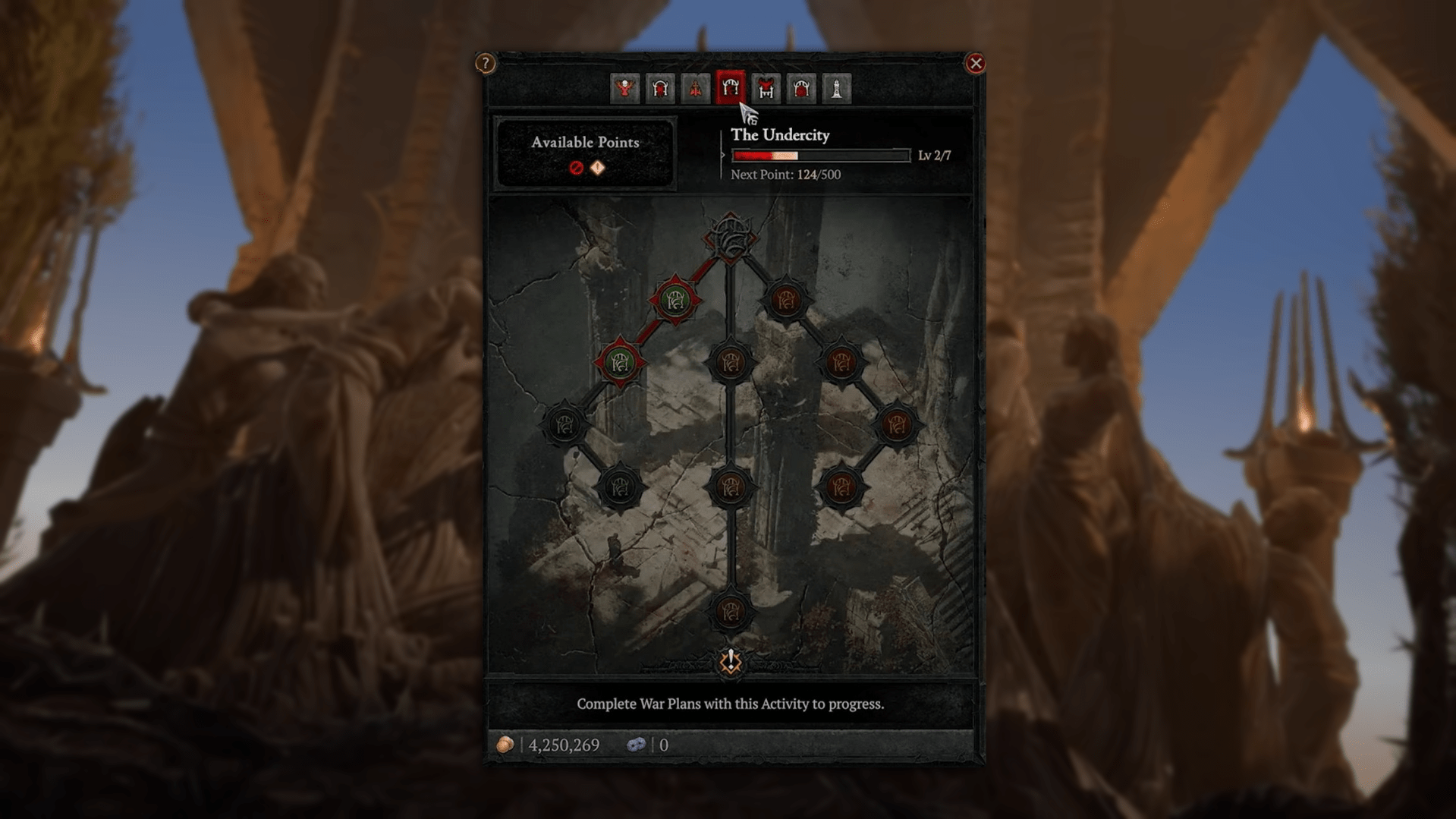The image size is (1456, 819).
Task: Open the sixth red door activity icon
Action: coord(802,89)
